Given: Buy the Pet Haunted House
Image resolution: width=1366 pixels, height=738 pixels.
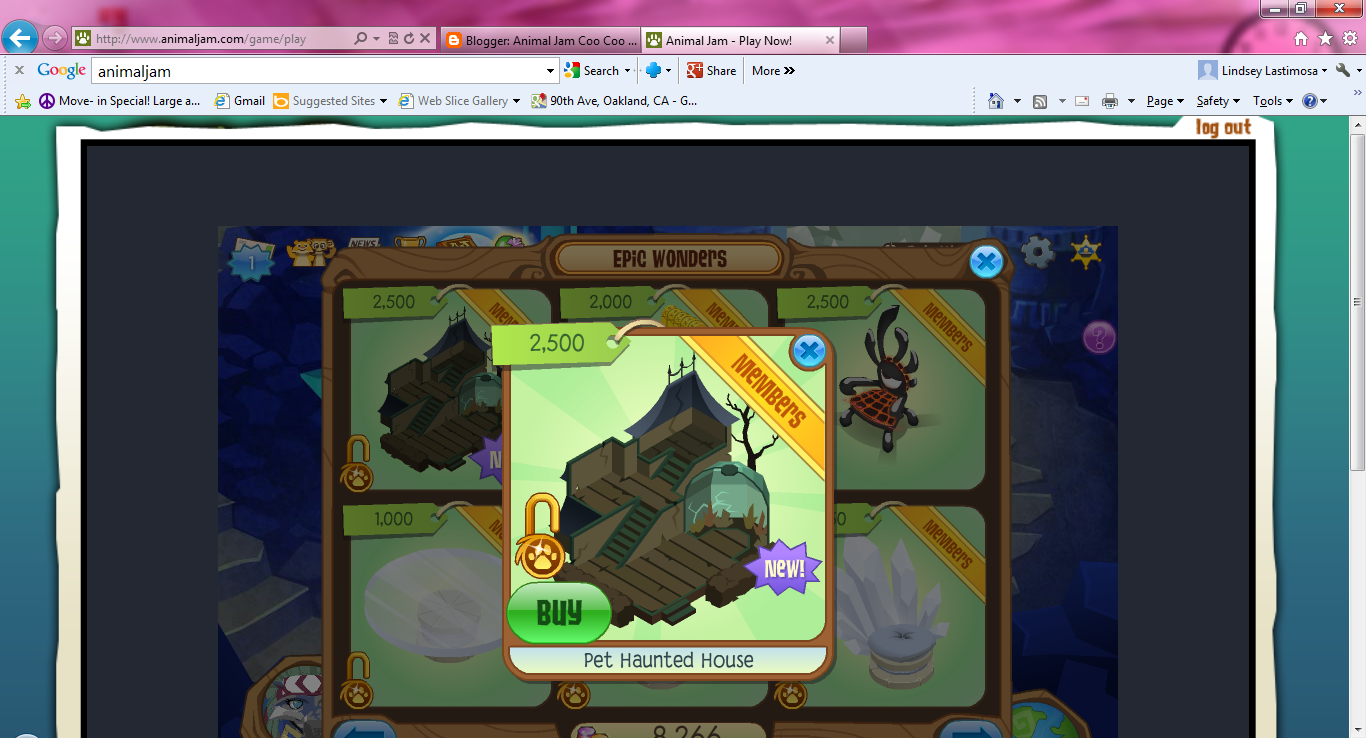Looking at the screenshot, I should tap(558, 612).
